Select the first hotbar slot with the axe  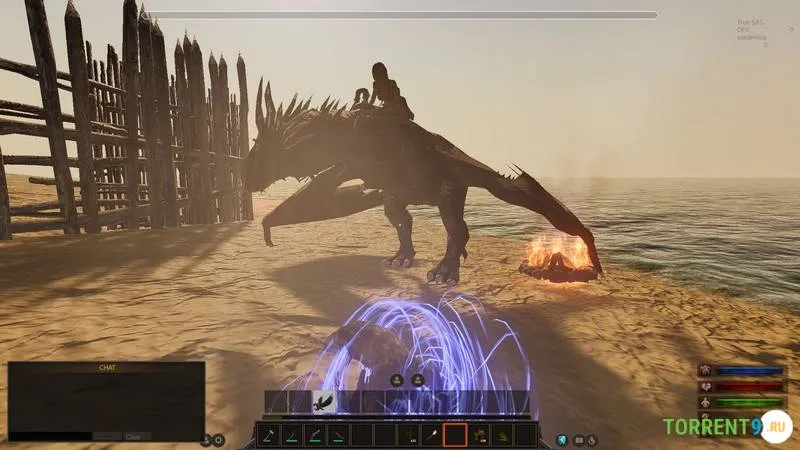(269, 435)
